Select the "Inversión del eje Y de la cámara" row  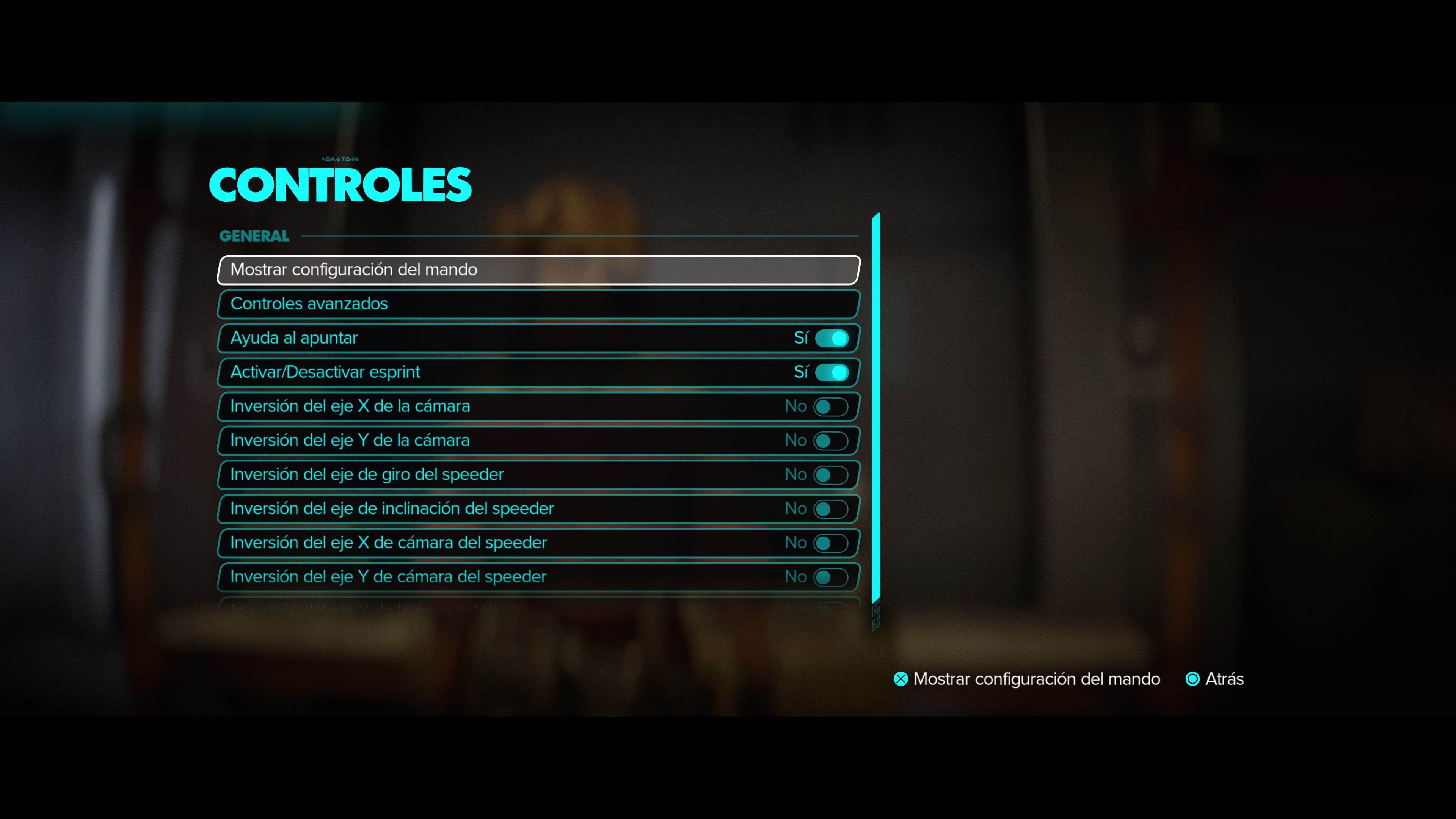[x=395, y=440]
